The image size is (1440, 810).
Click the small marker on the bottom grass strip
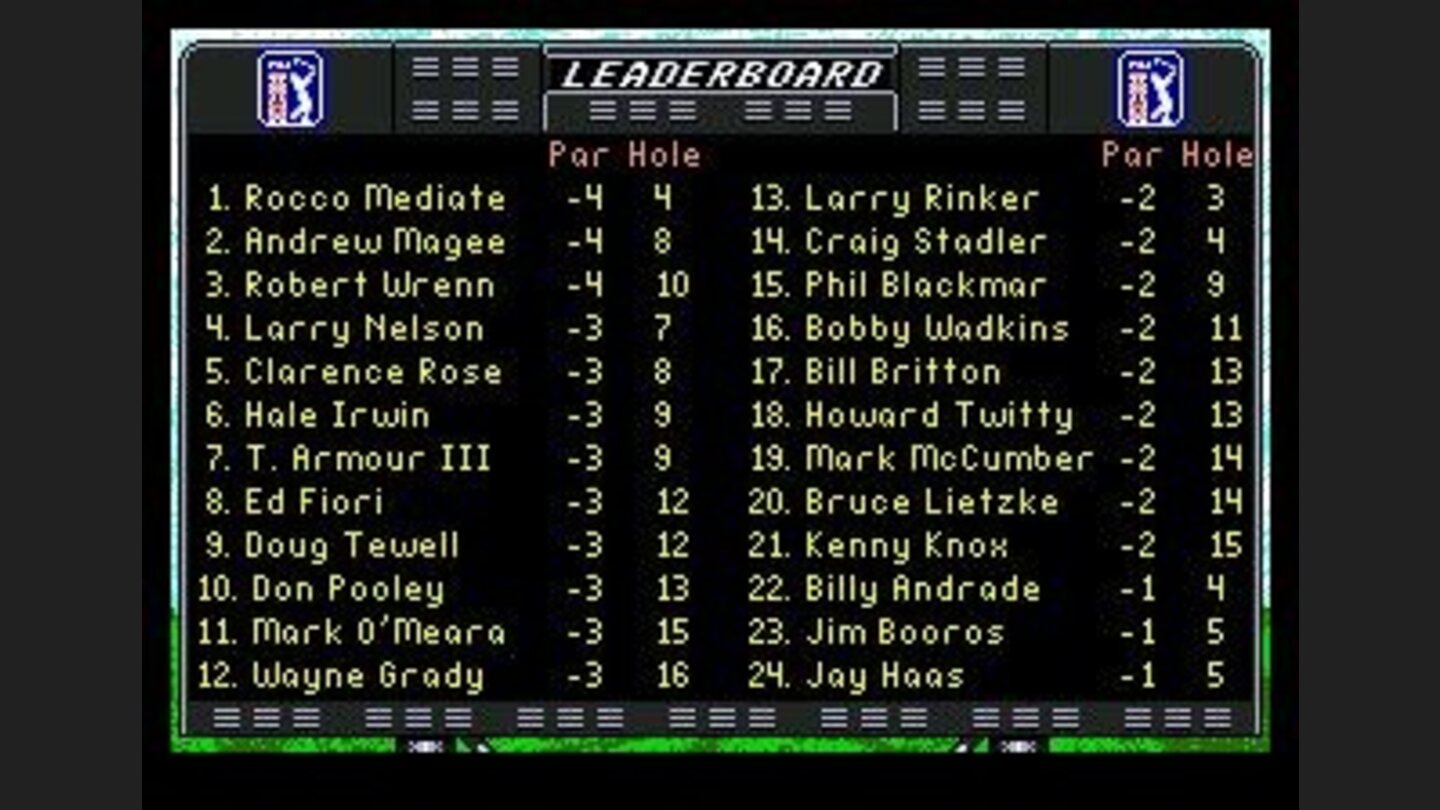(425, 745)
